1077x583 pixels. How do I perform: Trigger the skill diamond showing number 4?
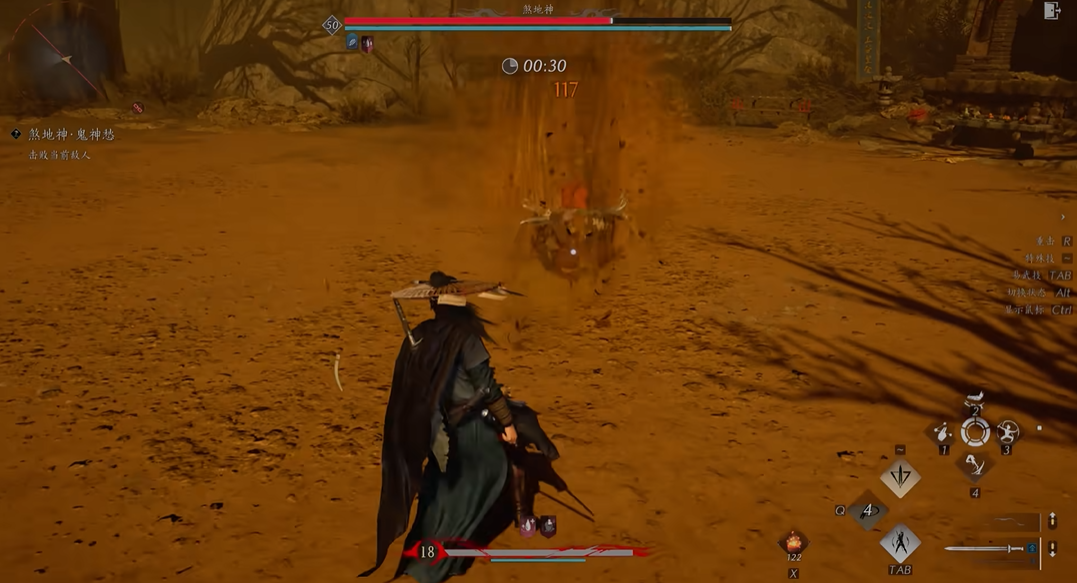867,511
